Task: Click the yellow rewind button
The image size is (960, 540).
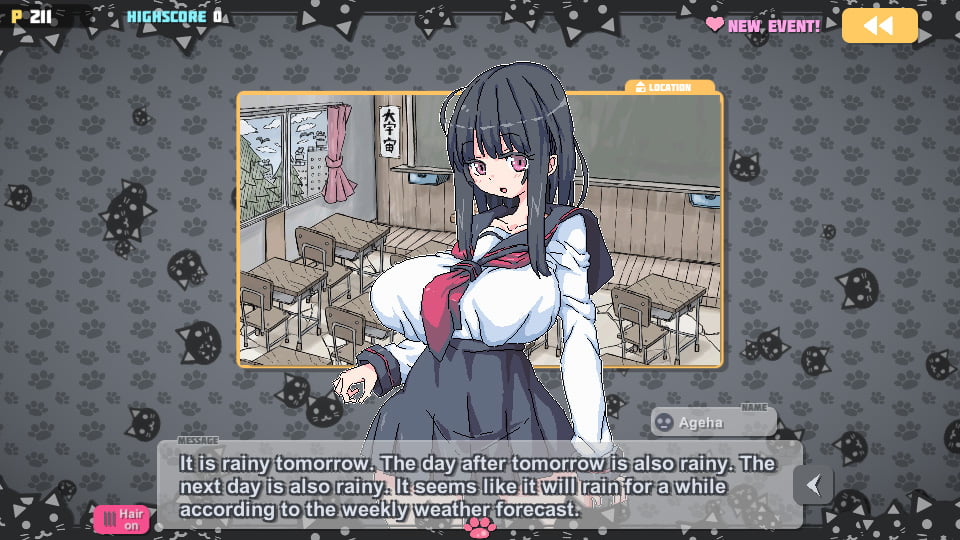Action: coord(879,26)
